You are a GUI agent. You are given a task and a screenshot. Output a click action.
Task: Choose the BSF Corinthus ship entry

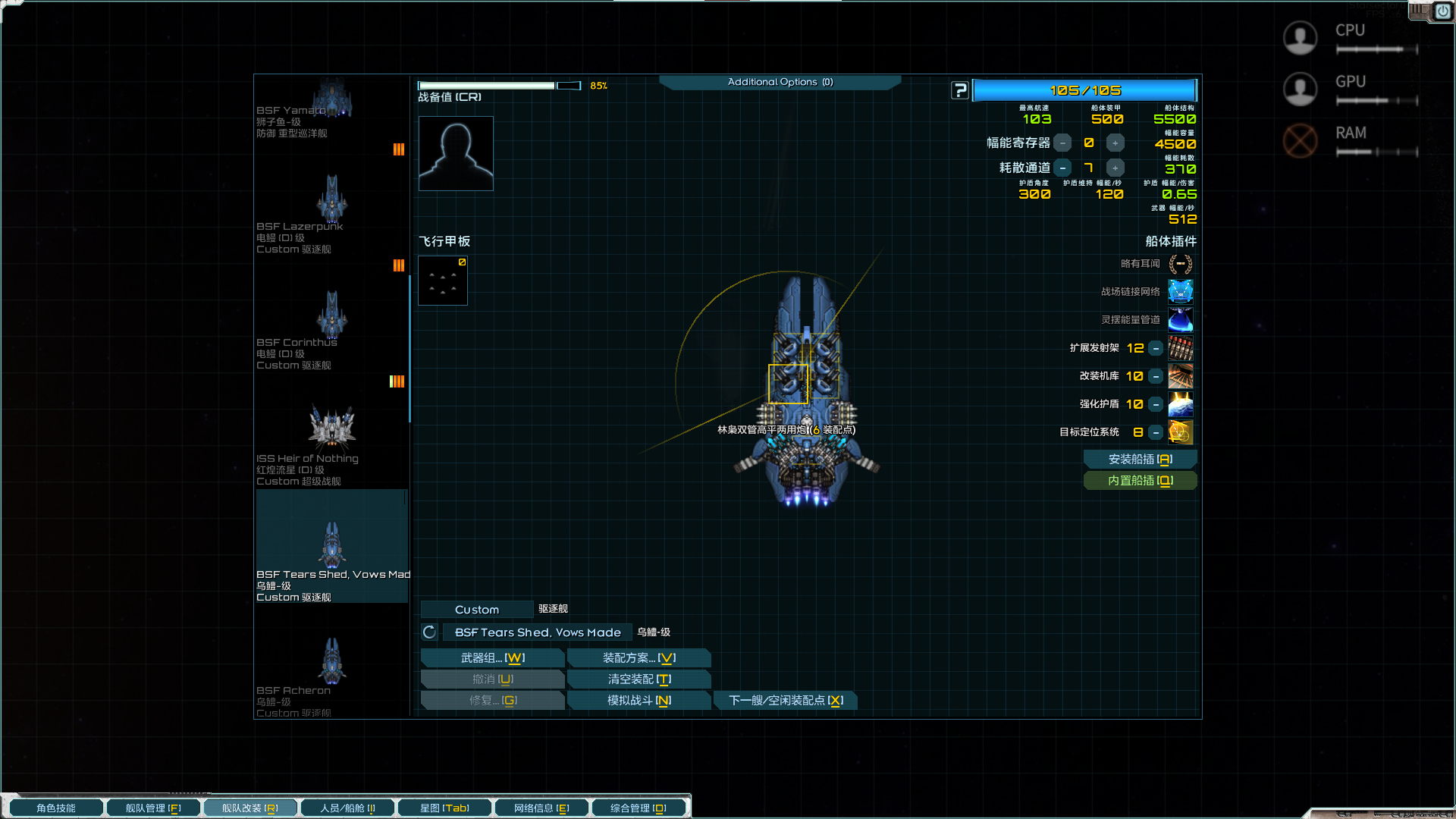(x=331, y=328)
